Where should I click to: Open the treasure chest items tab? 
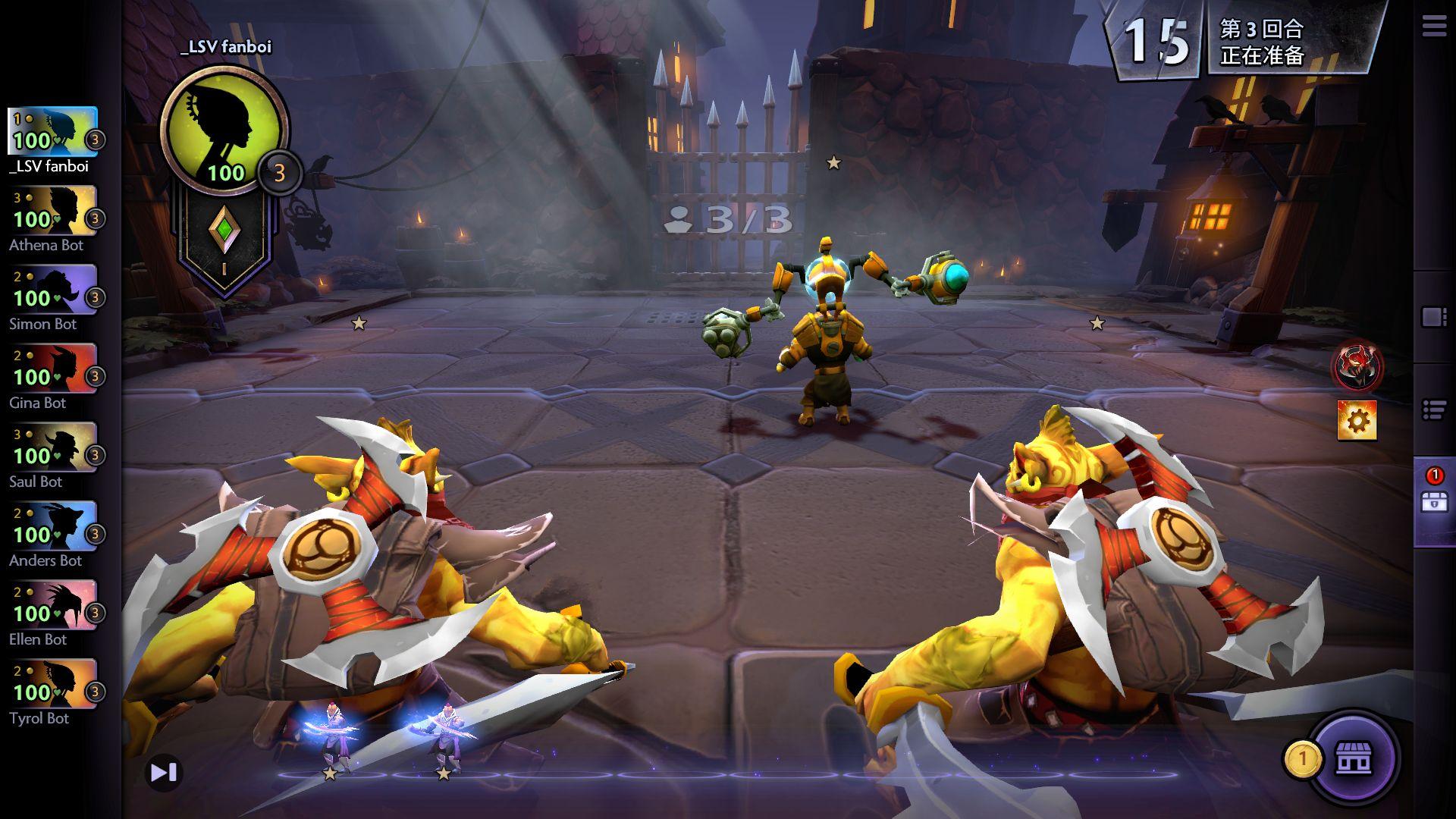(1434, 501)
